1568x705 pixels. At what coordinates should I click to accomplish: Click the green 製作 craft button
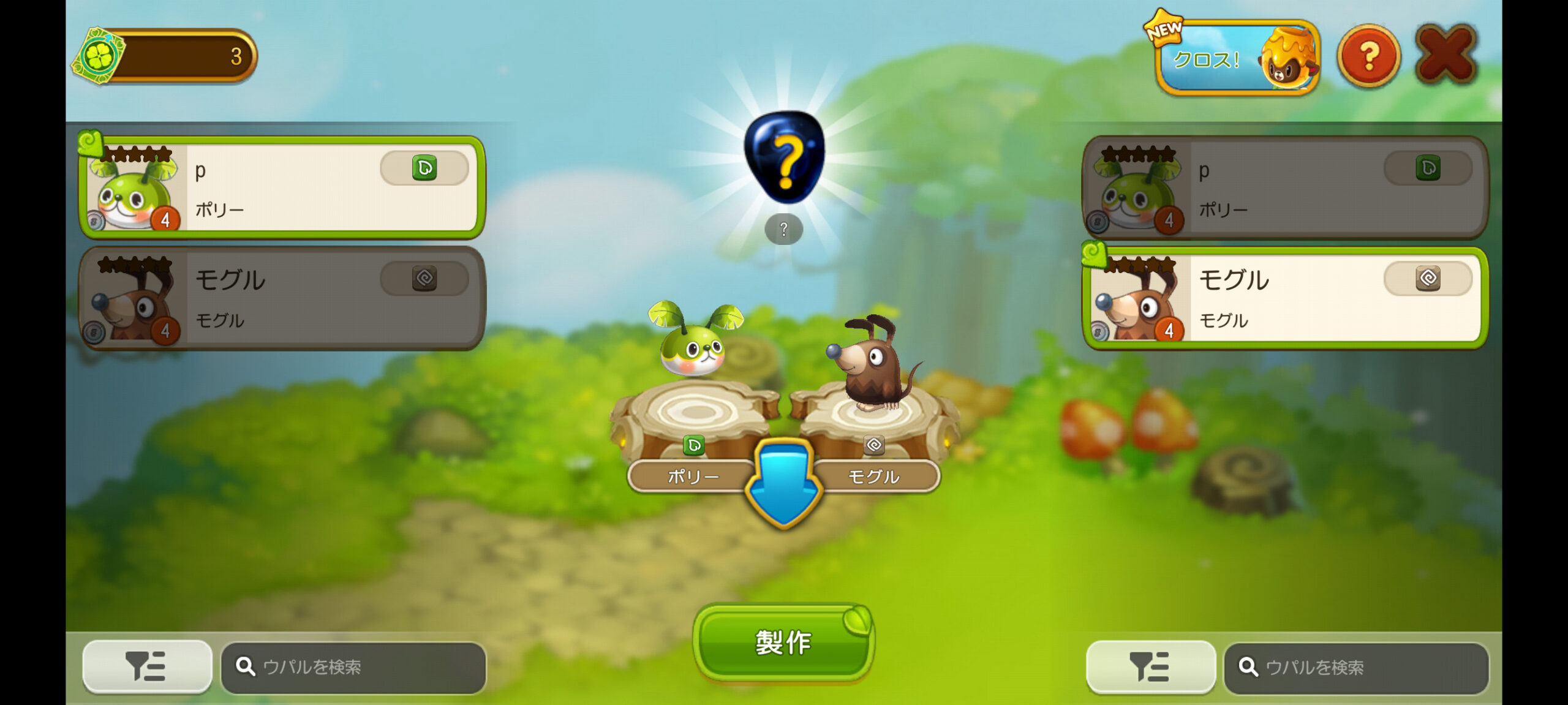click(x=783, y=643)
